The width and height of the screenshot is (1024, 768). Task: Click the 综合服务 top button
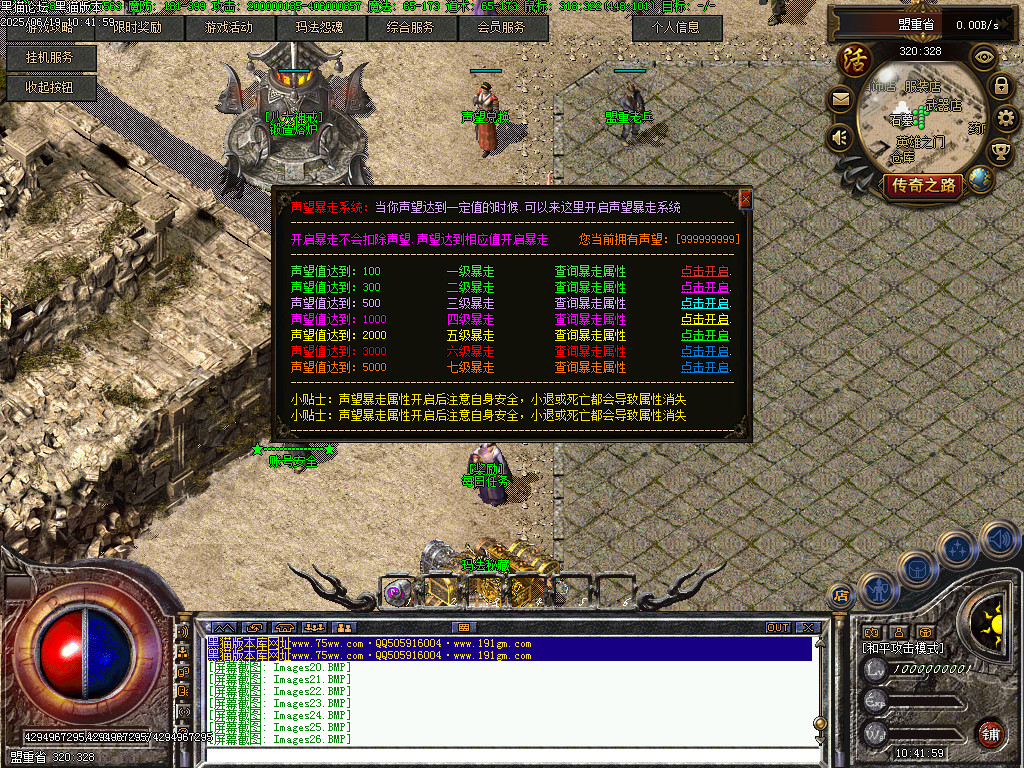[411, 28]
